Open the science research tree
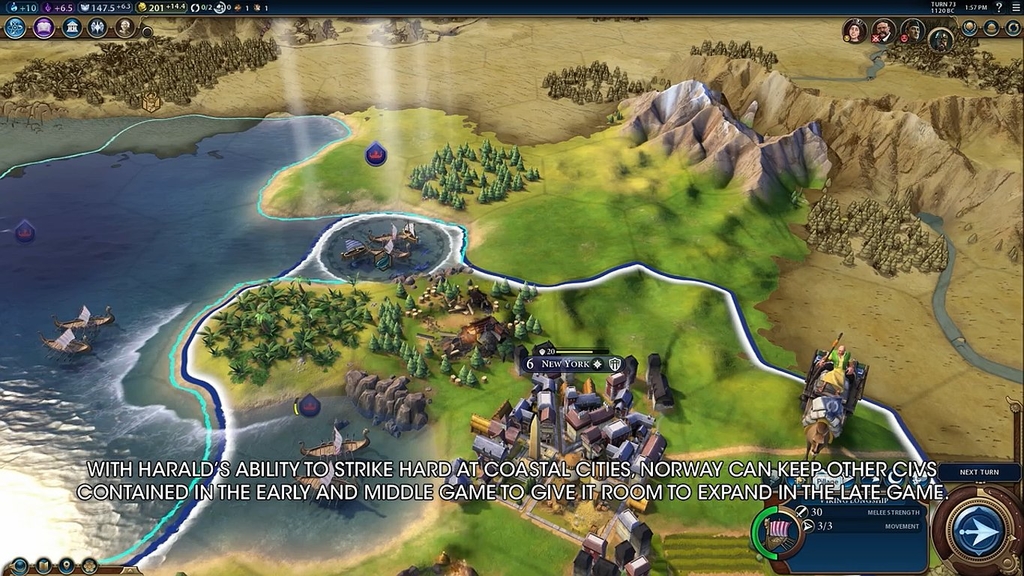 pyautogui.click(x=15, y=28)
